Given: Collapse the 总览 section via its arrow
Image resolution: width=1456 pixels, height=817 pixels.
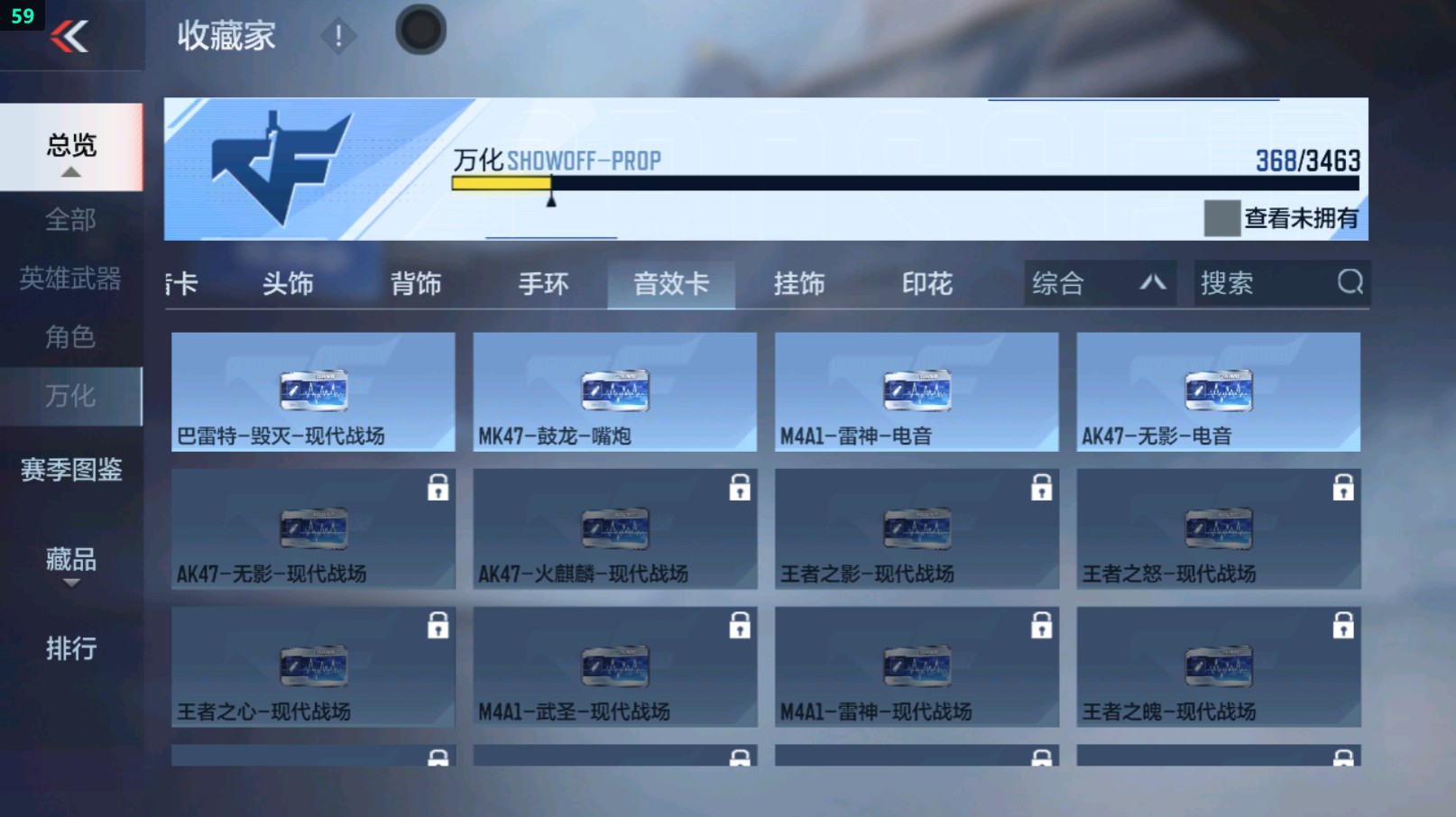Looking at the screenshot, I should 71,171.
